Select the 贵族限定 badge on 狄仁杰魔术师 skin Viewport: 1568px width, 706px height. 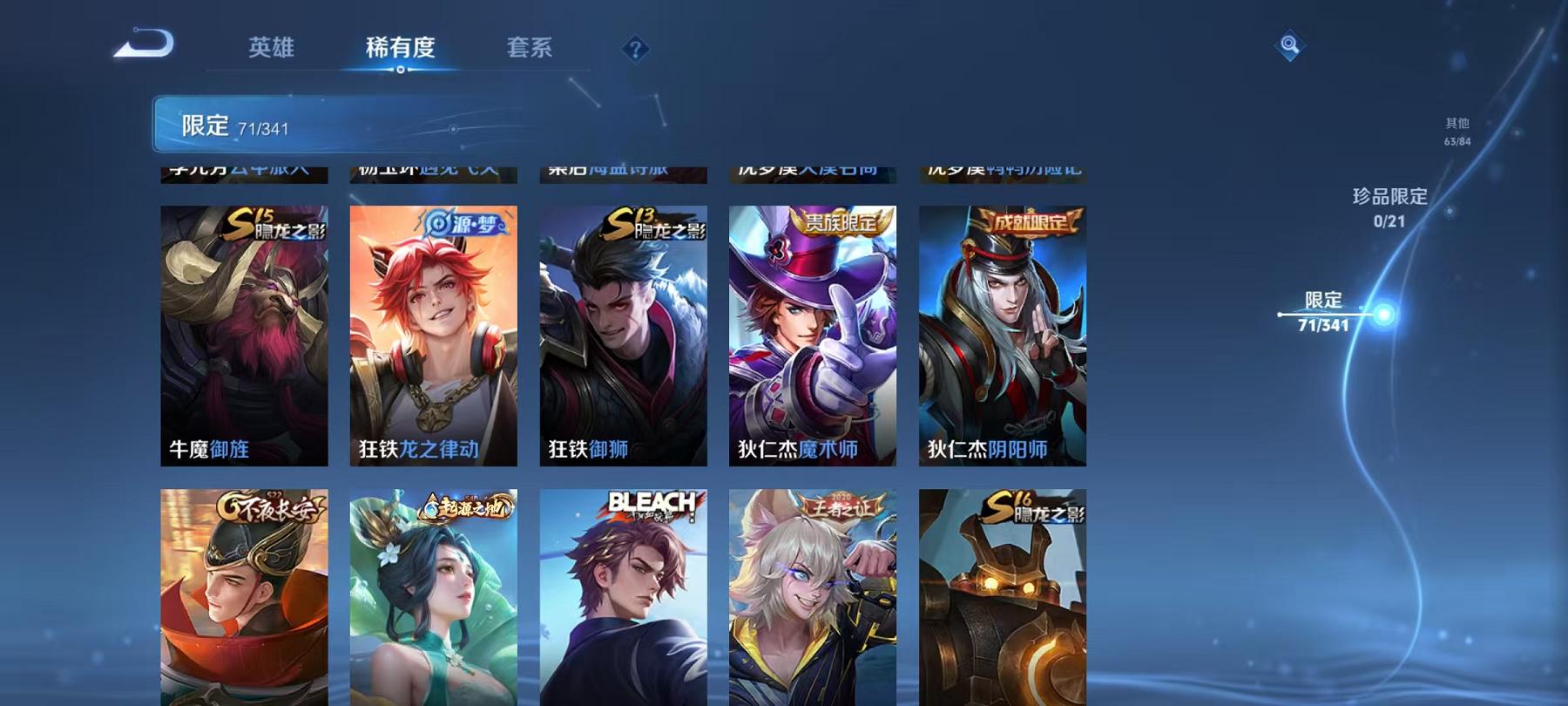pyautogui.click(x=841, y=224)
